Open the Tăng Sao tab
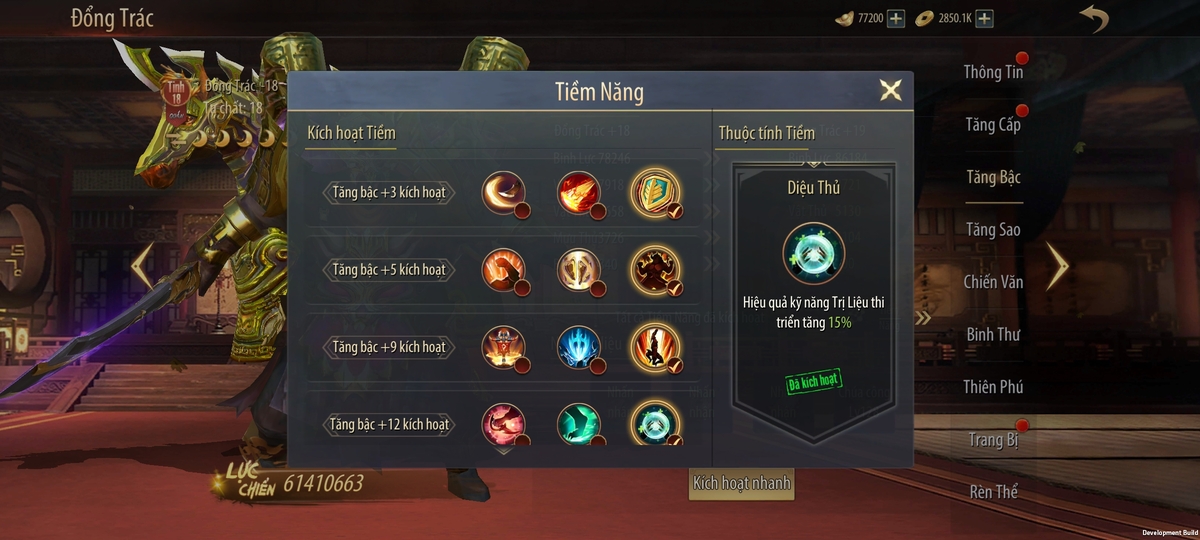 pyautogui.click(x=993, y=230)
